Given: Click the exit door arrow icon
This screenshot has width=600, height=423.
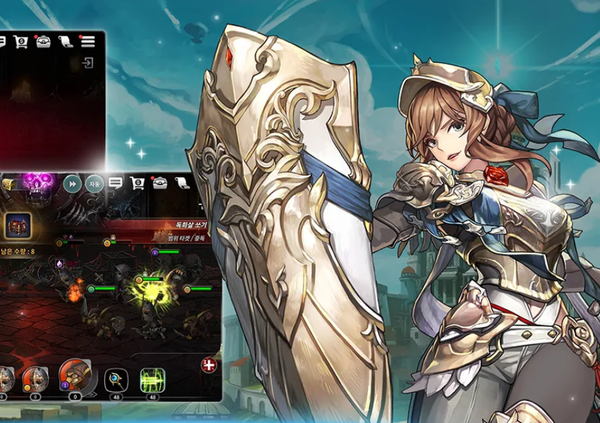Looking at the screenshot, I should (88, 64).
